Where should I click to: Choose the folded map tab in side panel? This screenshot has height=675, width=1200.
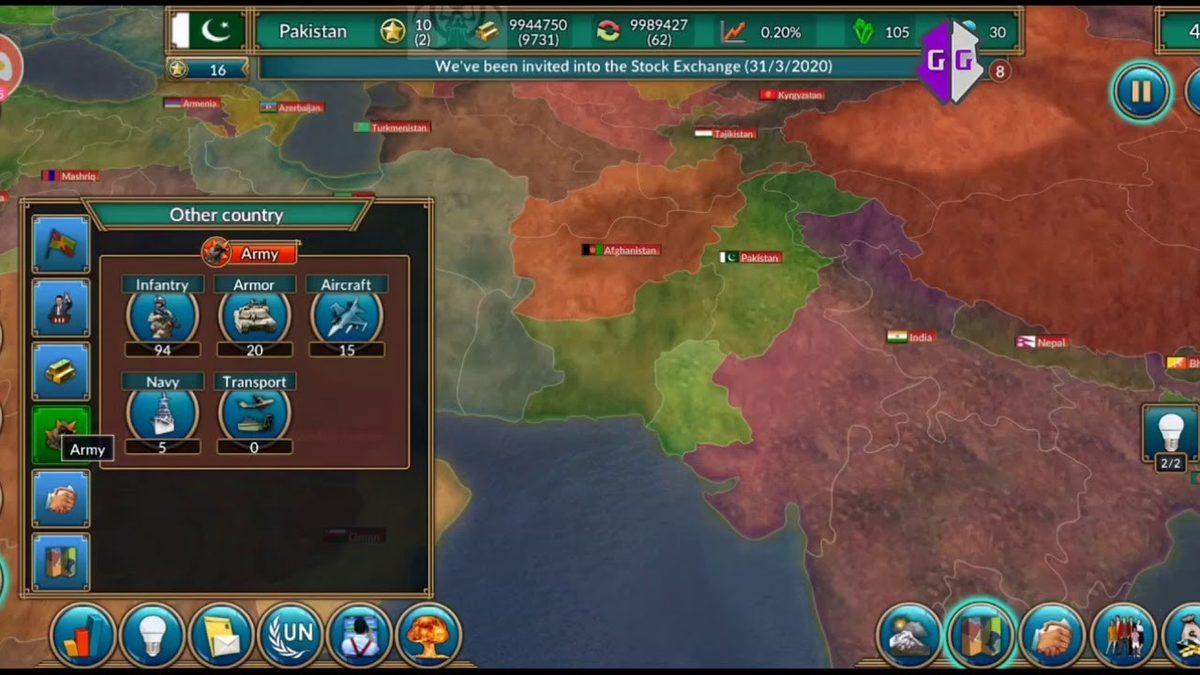[60, 561]
